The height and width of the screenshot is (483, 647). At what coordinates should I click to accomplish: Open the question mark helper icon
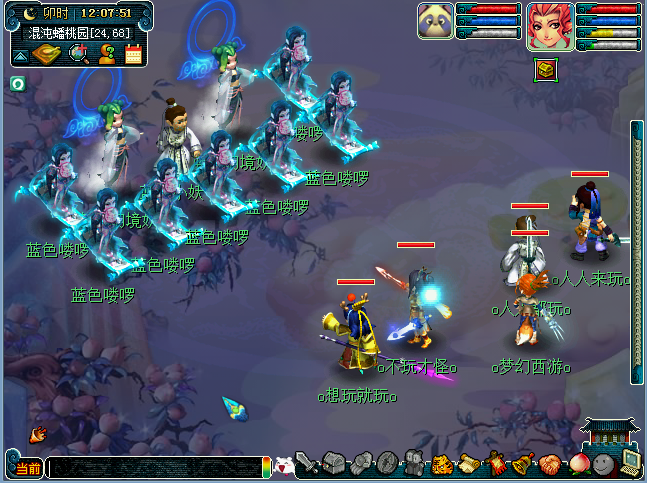pyautogui.click(x=106, y=54)
